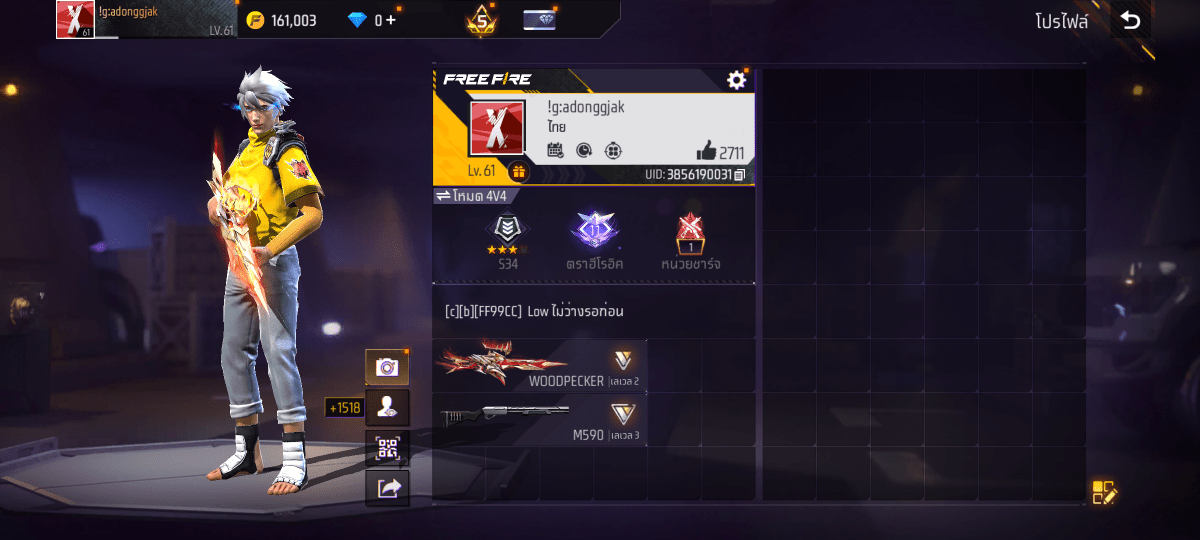Open profile settings via the gear icon

(737, 80)
